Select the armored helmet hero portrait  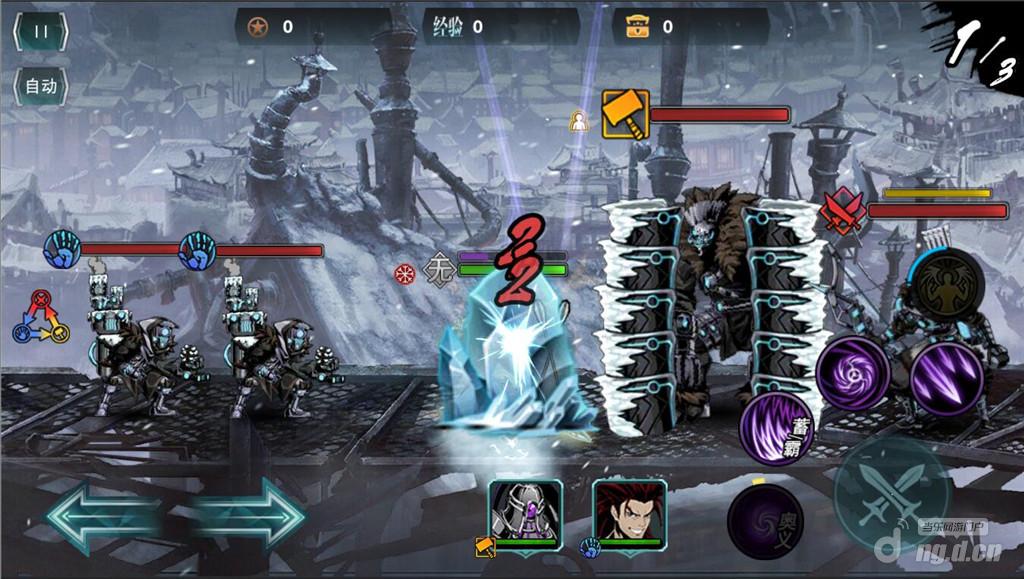525,511
